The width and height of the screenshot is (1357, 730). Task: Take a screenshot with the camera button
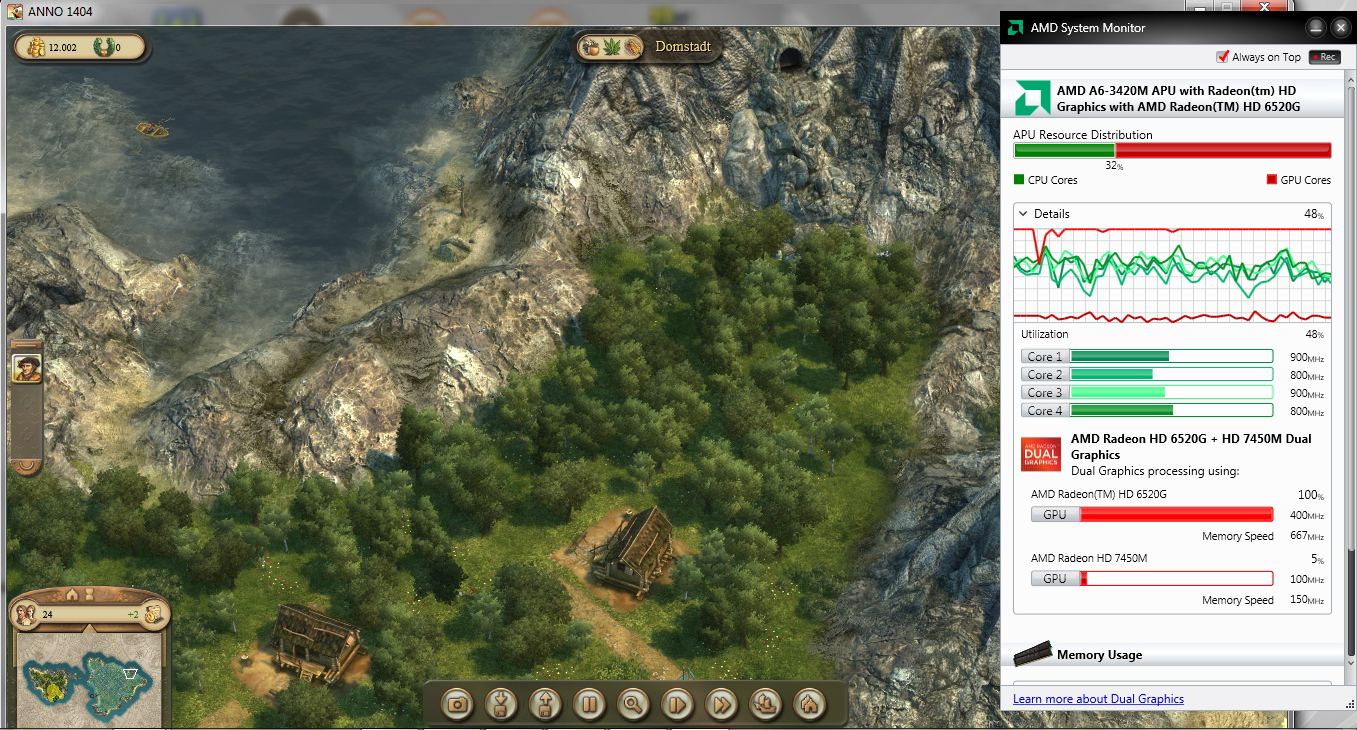coord(458,704)
